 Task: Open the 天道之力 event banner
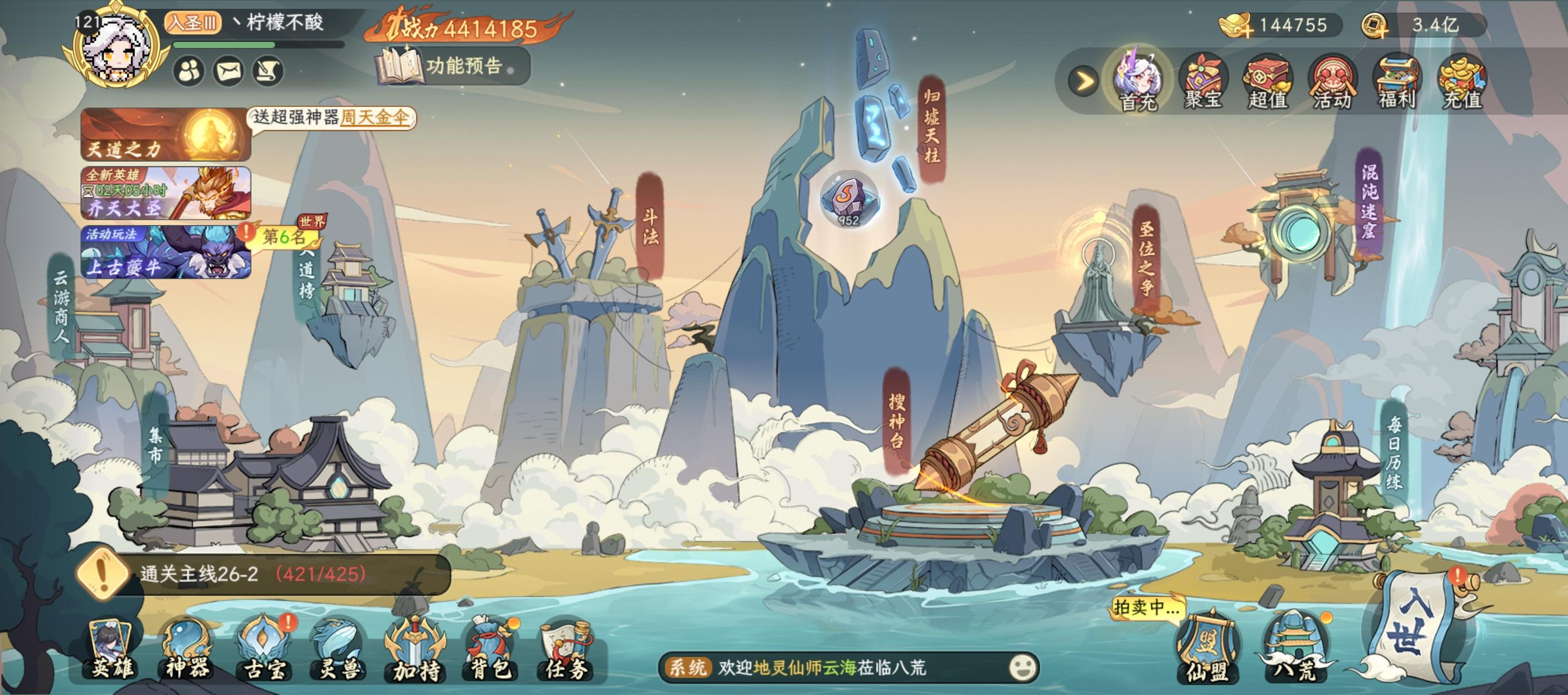(x=165, y=135)
